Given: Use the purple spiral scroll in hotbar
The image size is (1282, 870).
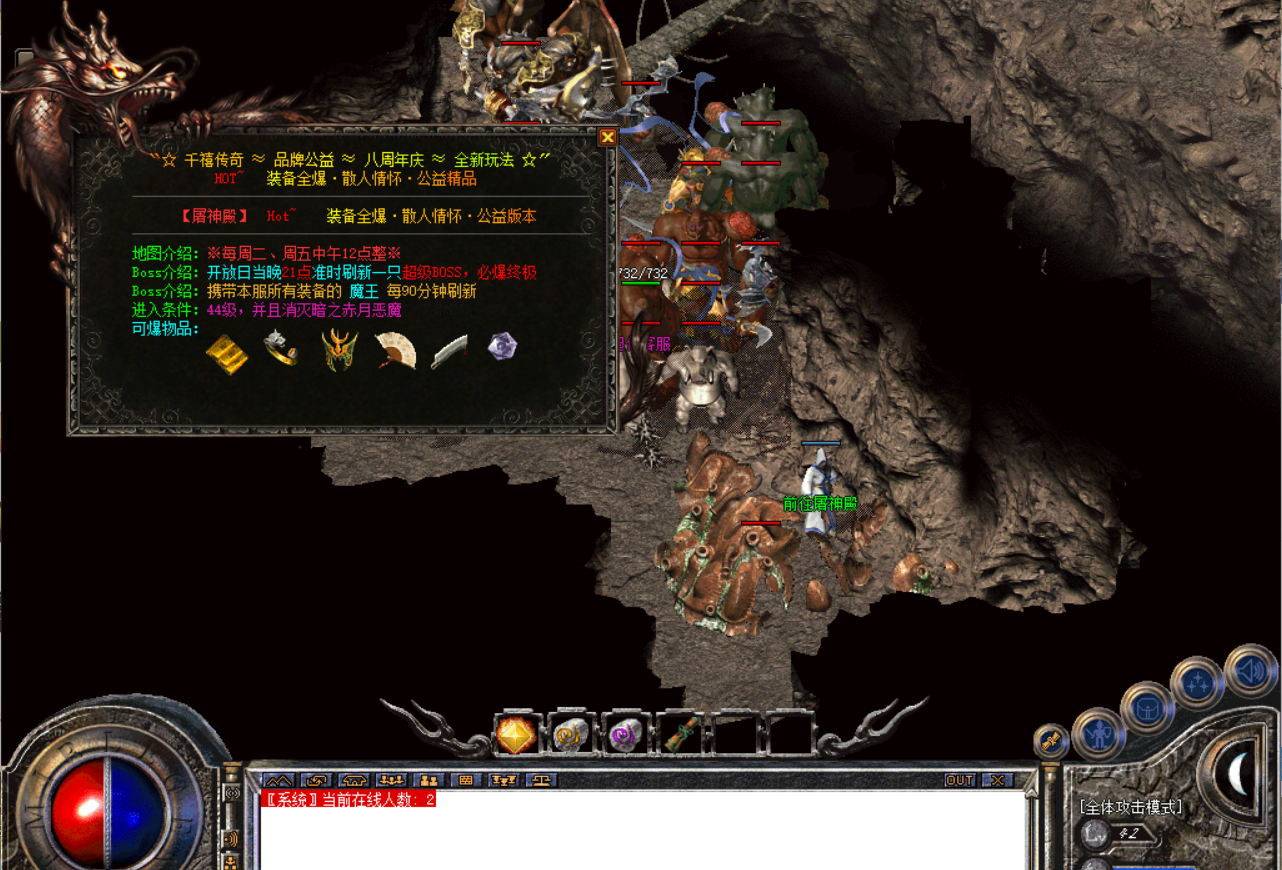Looking at the screenshot, I should 627,736.
